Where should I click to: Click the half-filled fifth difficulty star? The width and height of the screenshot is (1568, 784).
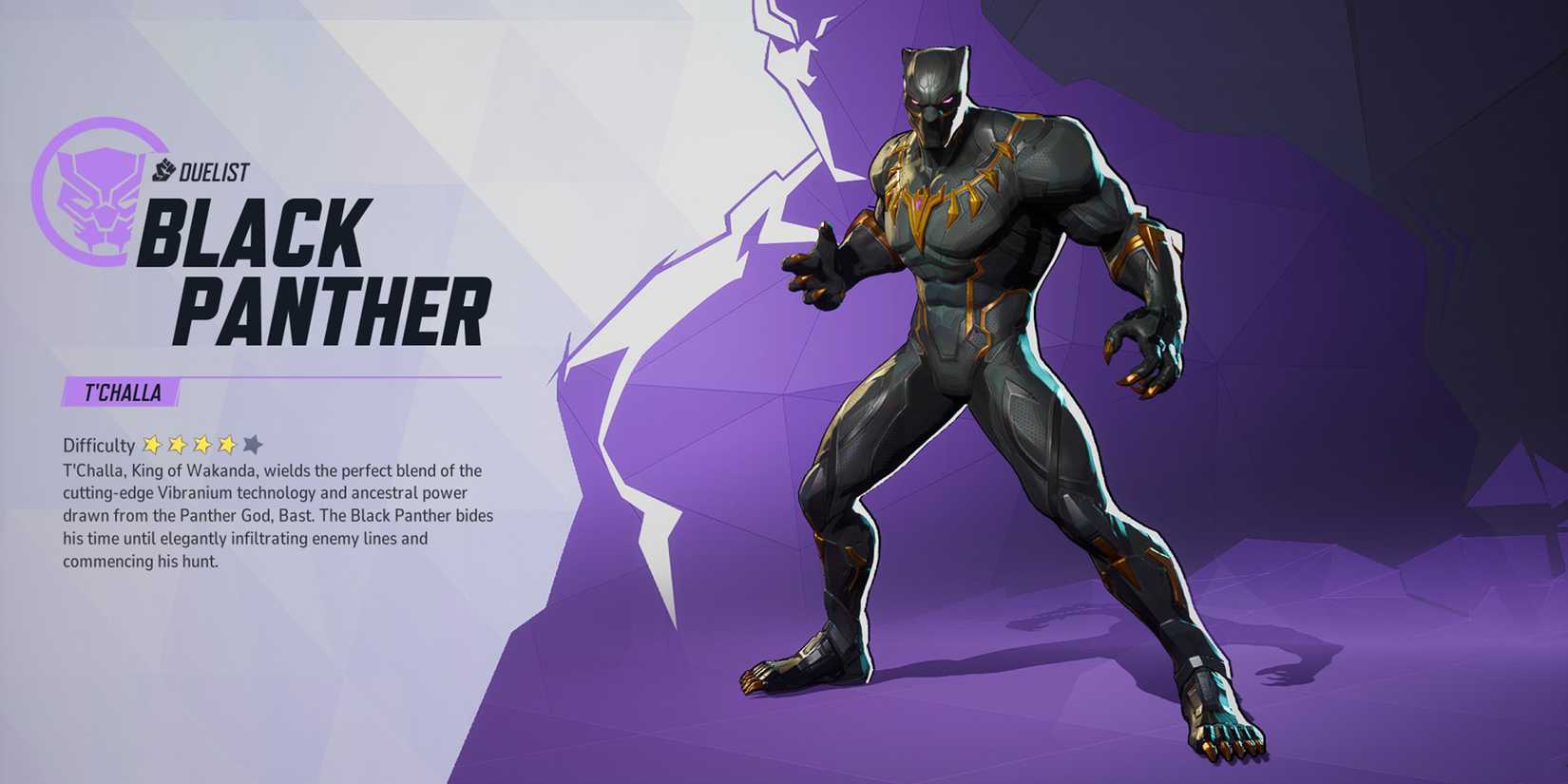[251, 441]
